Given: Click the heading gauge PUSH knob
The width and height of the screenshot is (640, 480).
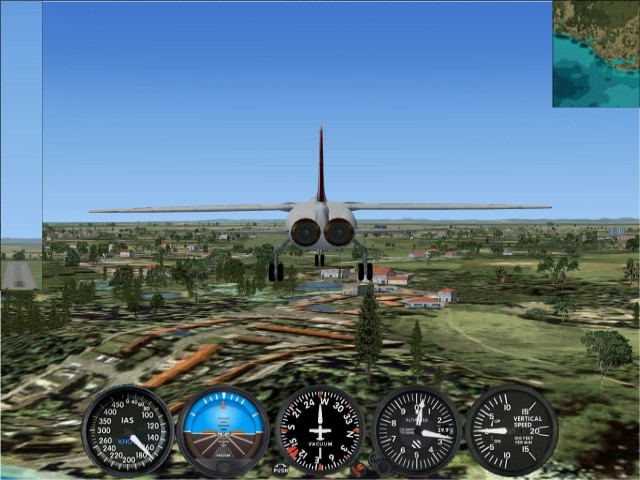Looking at the screenshot, I should point(281,468).
